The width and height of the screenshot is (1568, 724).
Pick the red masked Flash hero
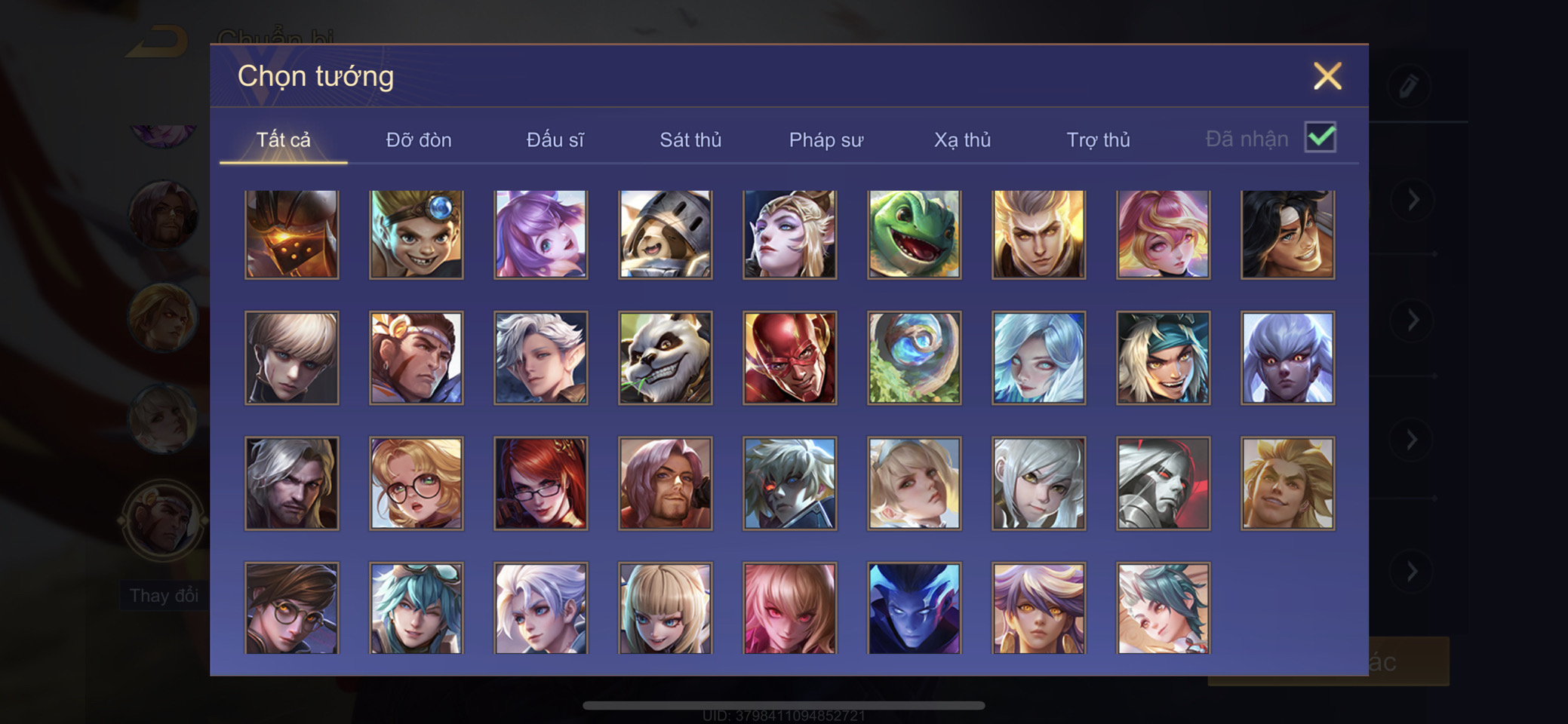click(x=789, y=358)
